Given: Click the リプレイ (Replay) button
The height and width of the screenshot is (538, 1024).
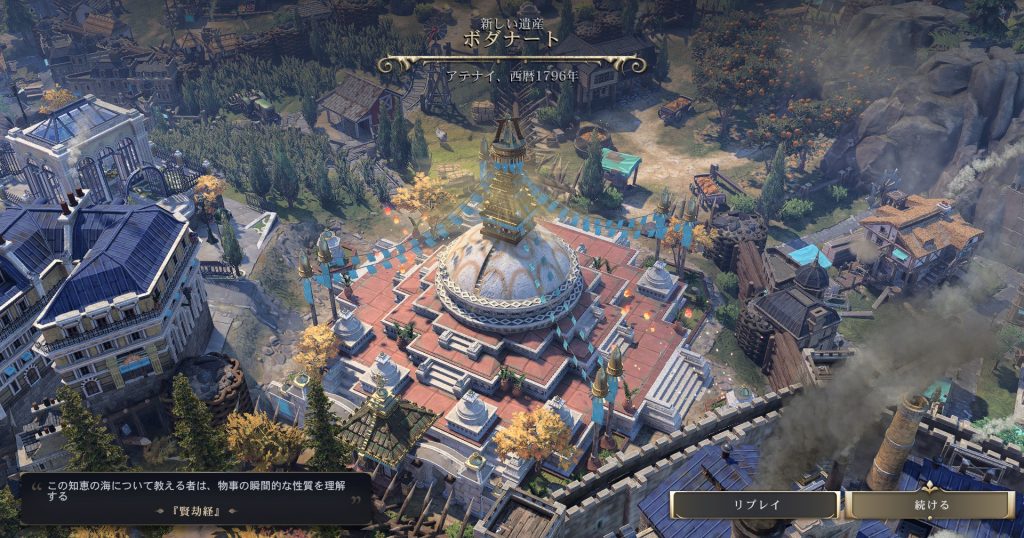Looking at the screenshot, I should [755, 505].
